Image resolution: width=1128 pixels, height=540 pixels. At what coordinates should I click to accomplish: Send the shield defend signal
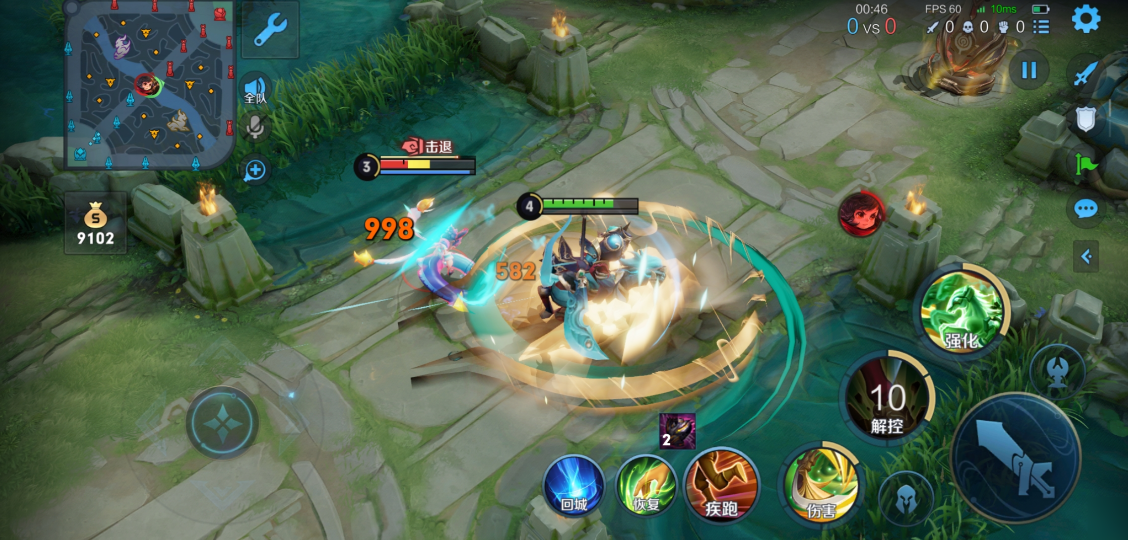pos(1086,120)
